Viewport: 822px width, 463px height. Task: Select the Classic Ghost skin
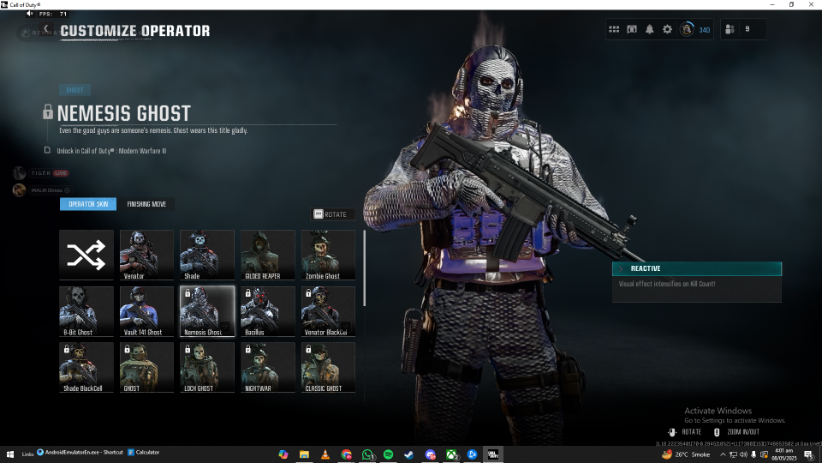click(328, 366)
